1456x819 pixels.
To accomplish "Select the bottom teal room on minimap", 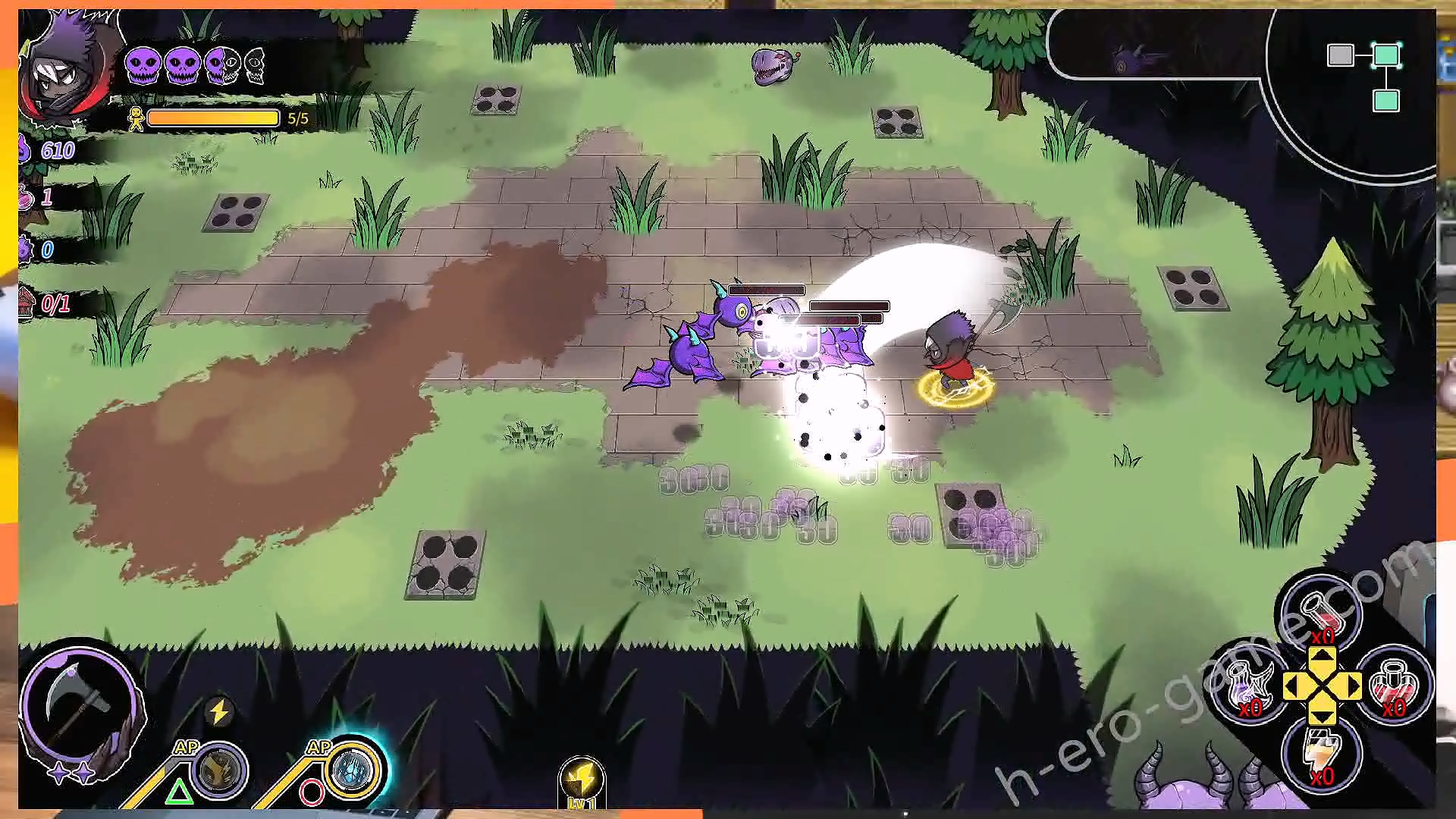I will point(1386,101).
